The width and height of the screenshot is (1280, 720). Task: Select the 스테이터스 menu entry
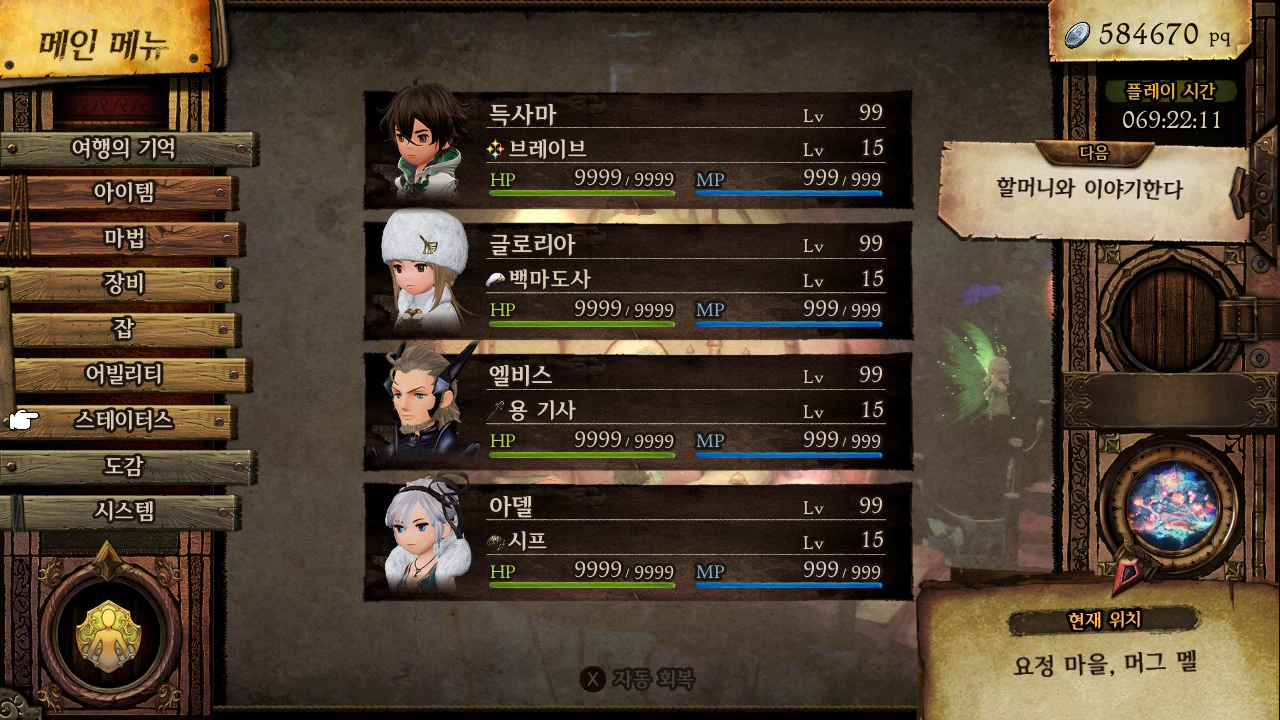(x=124, y=421)
